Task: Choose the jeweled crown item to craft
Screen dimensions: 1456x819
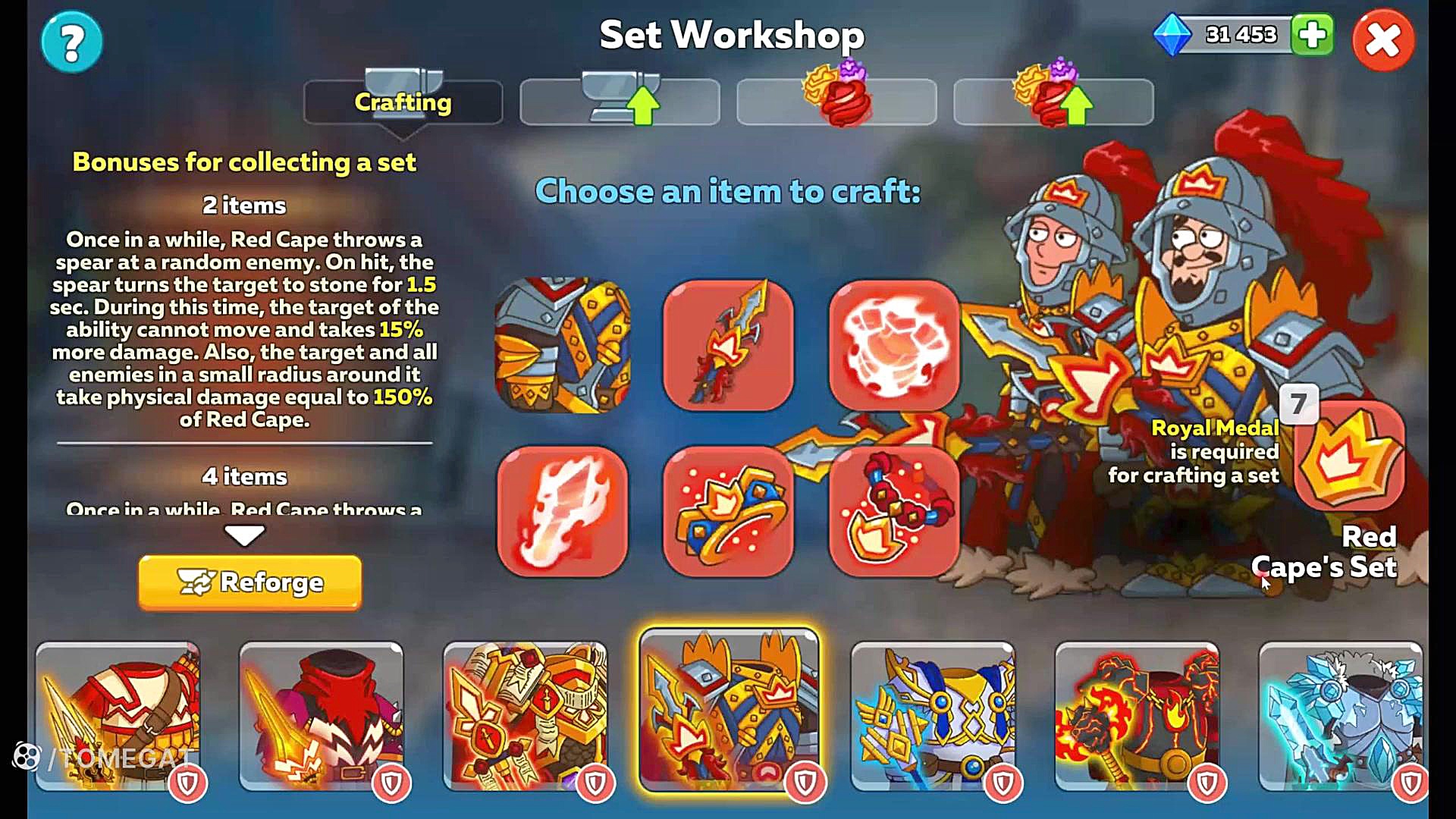Action: pyautogui.click(x=728, y=512)
